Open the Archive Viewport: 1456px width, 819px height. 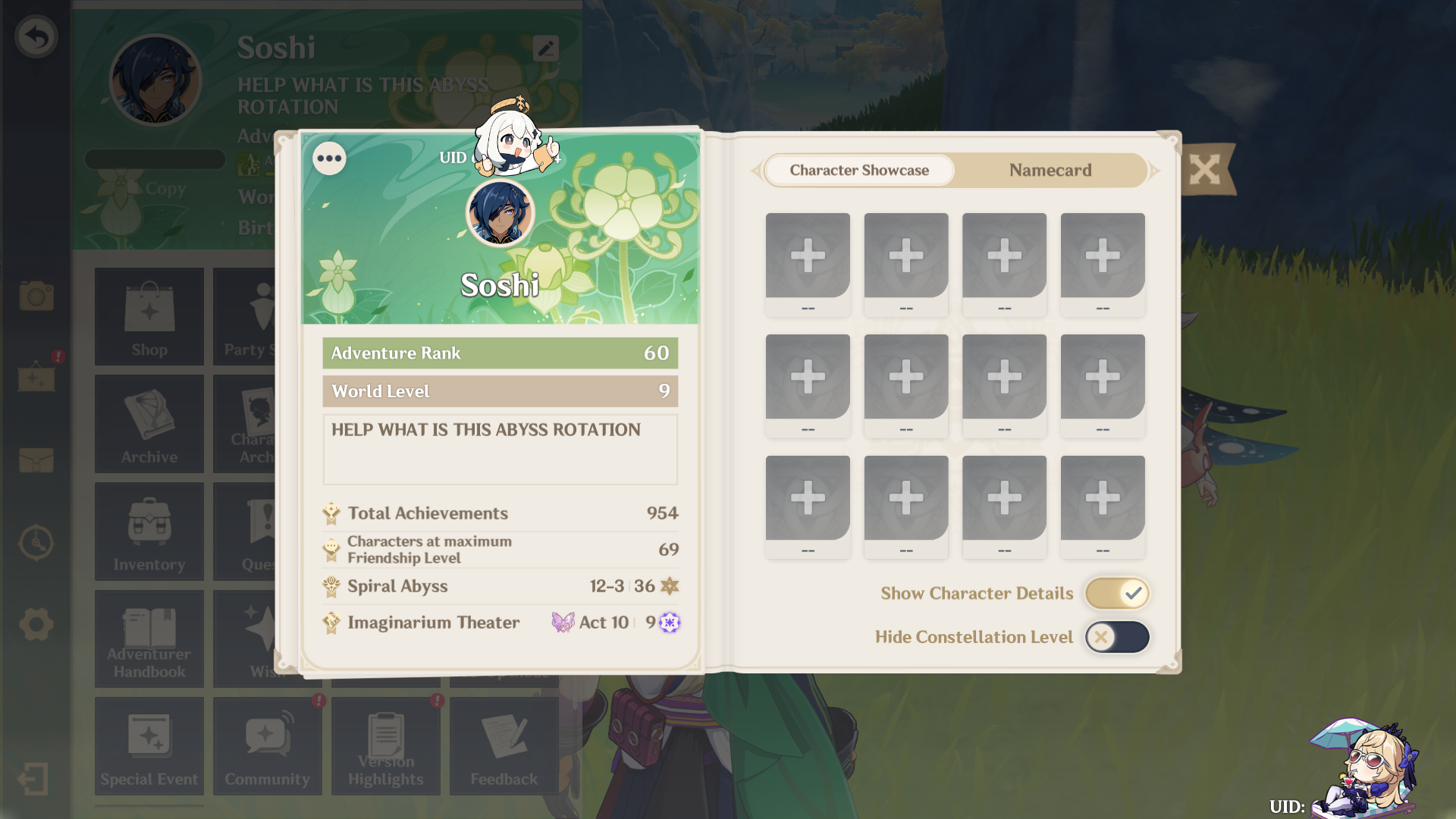click(x=149, y=423)
